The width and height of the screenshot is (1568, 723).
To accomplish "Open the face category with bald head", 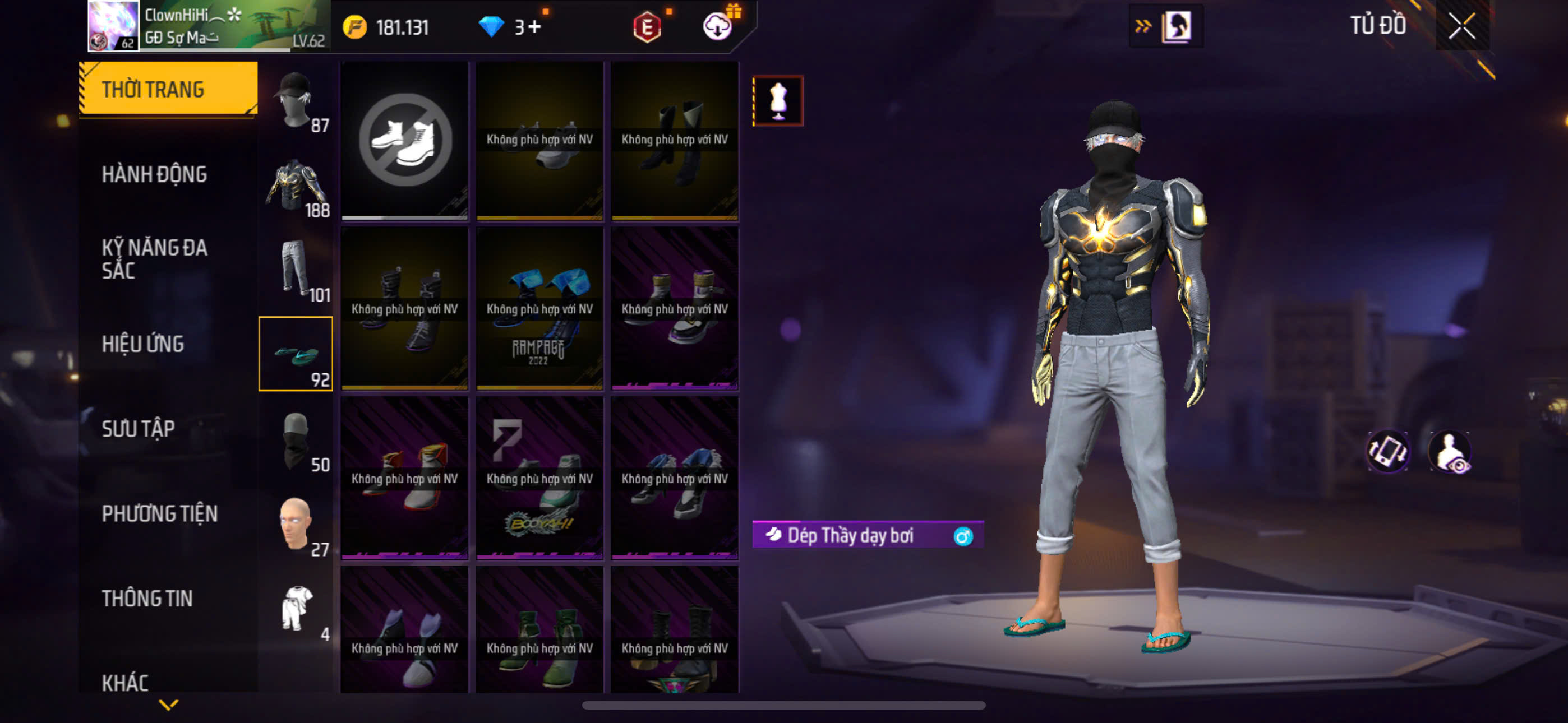I will click(x=296, y=525).
